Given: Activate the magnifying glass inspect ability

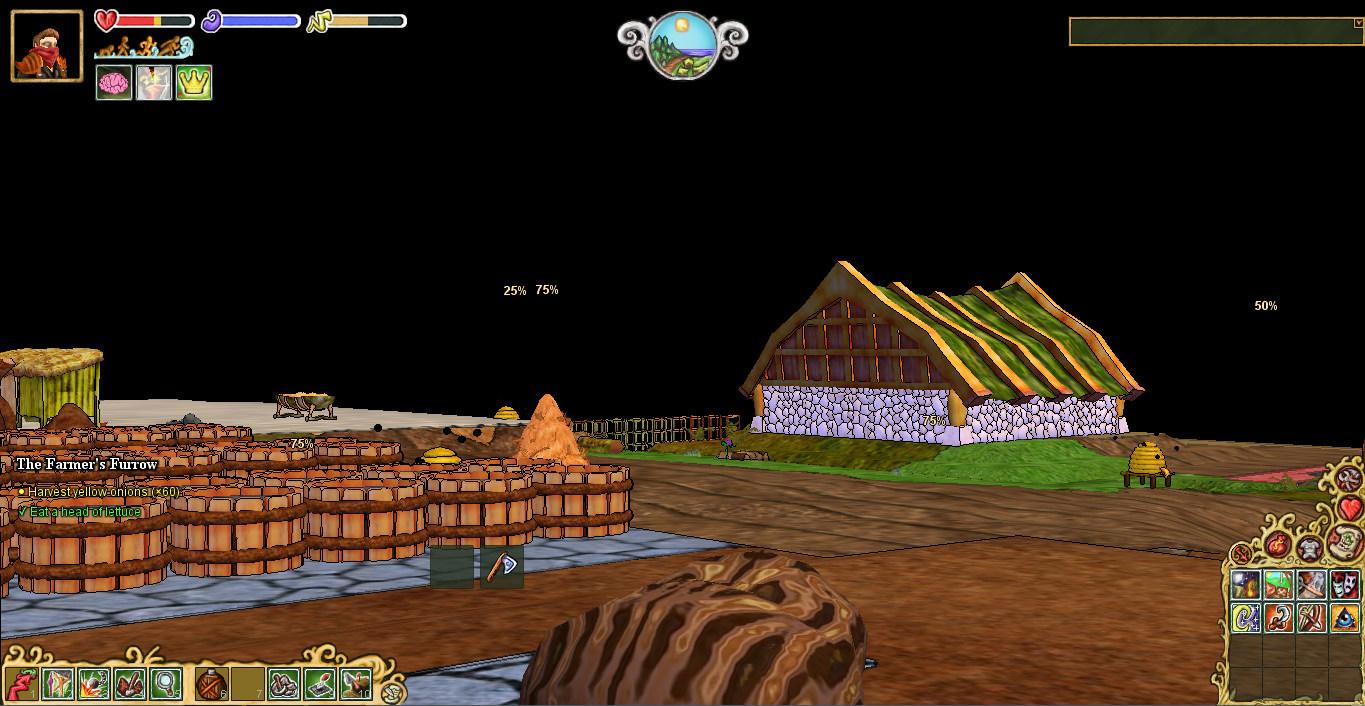Looking at the screenshot, I should (166, 684).
